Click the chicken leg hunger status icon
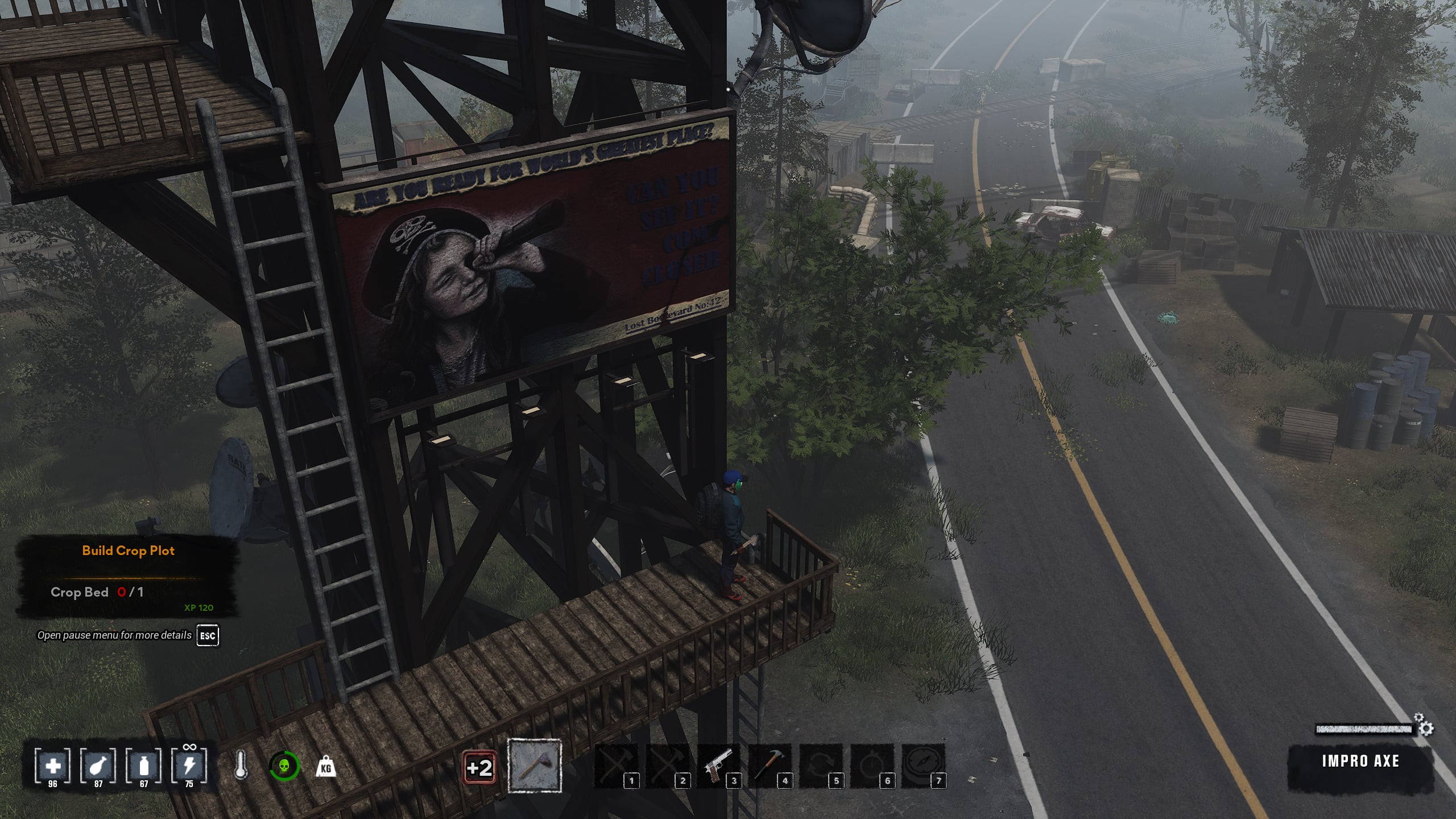 click(x=98, y=766)
